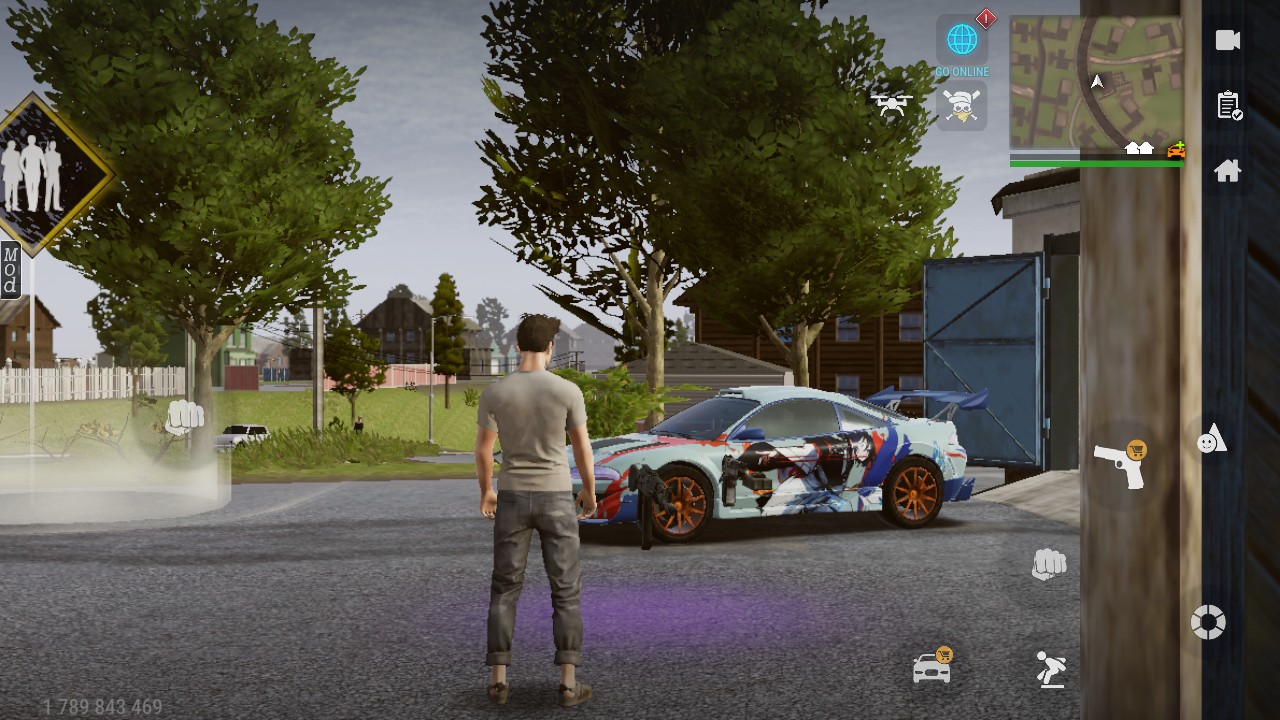The image size is (1280, 720).
Task: Go to the home icon
Action: pos(1228,171)
